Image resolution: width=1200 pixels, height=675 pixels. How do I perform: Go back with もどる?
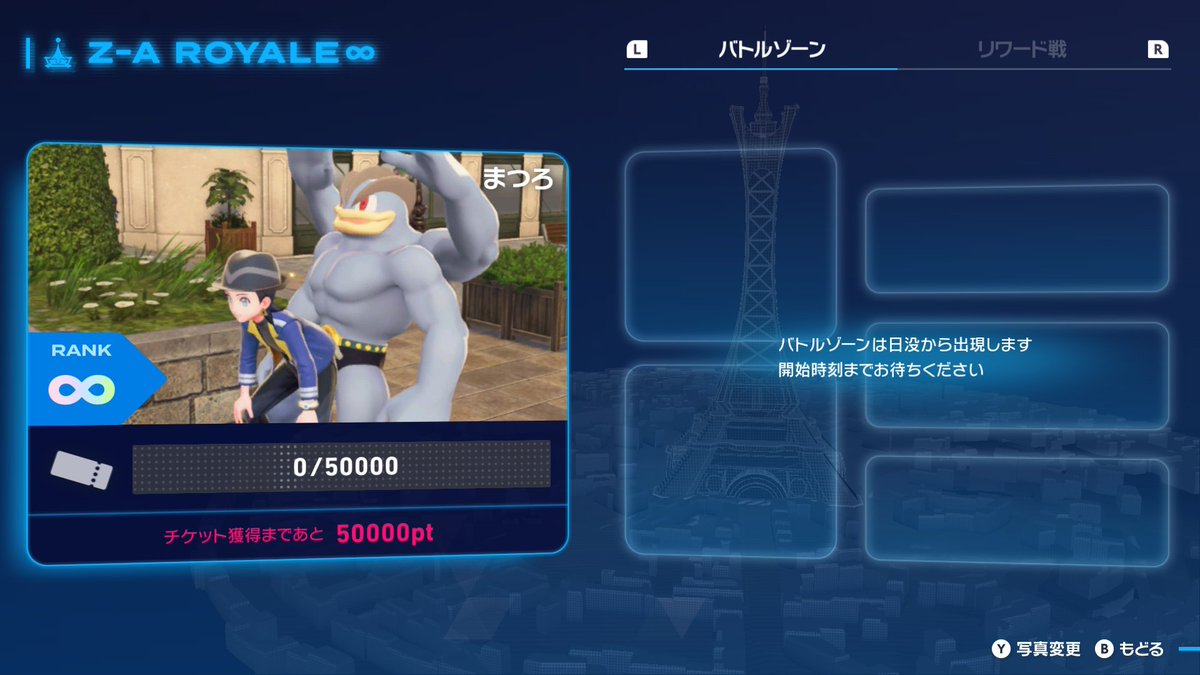(x=1130, y=649)
